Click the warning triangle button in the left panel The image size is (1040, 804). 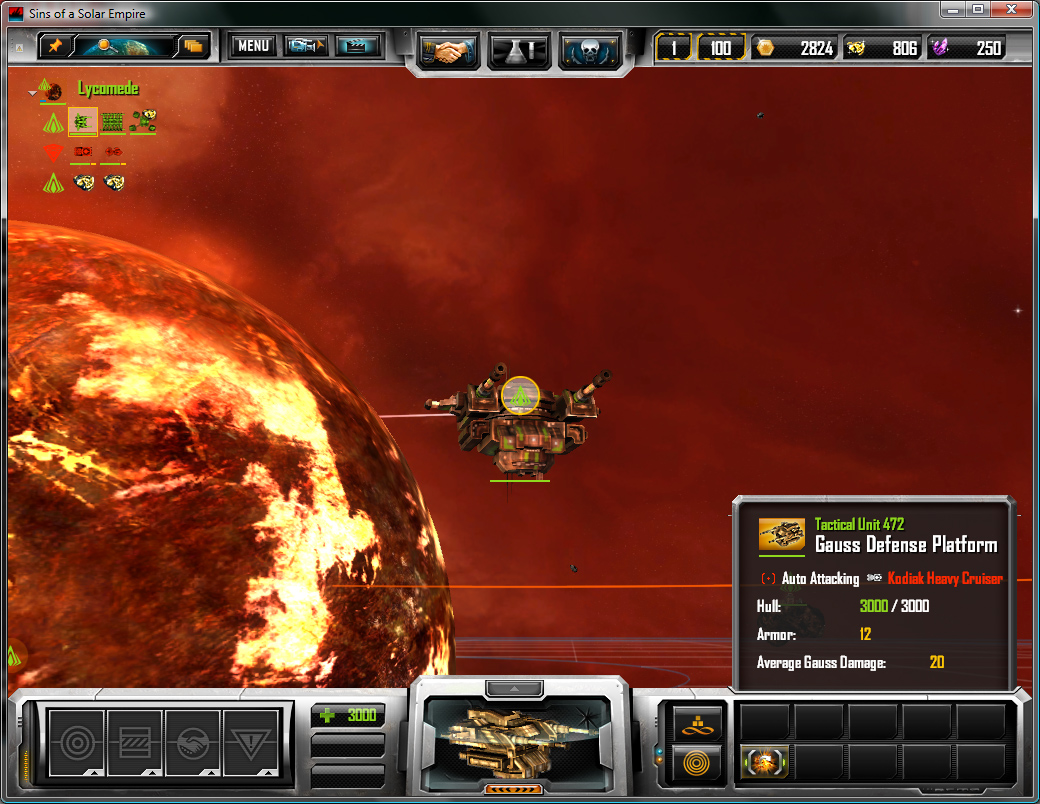coord(250,742)
